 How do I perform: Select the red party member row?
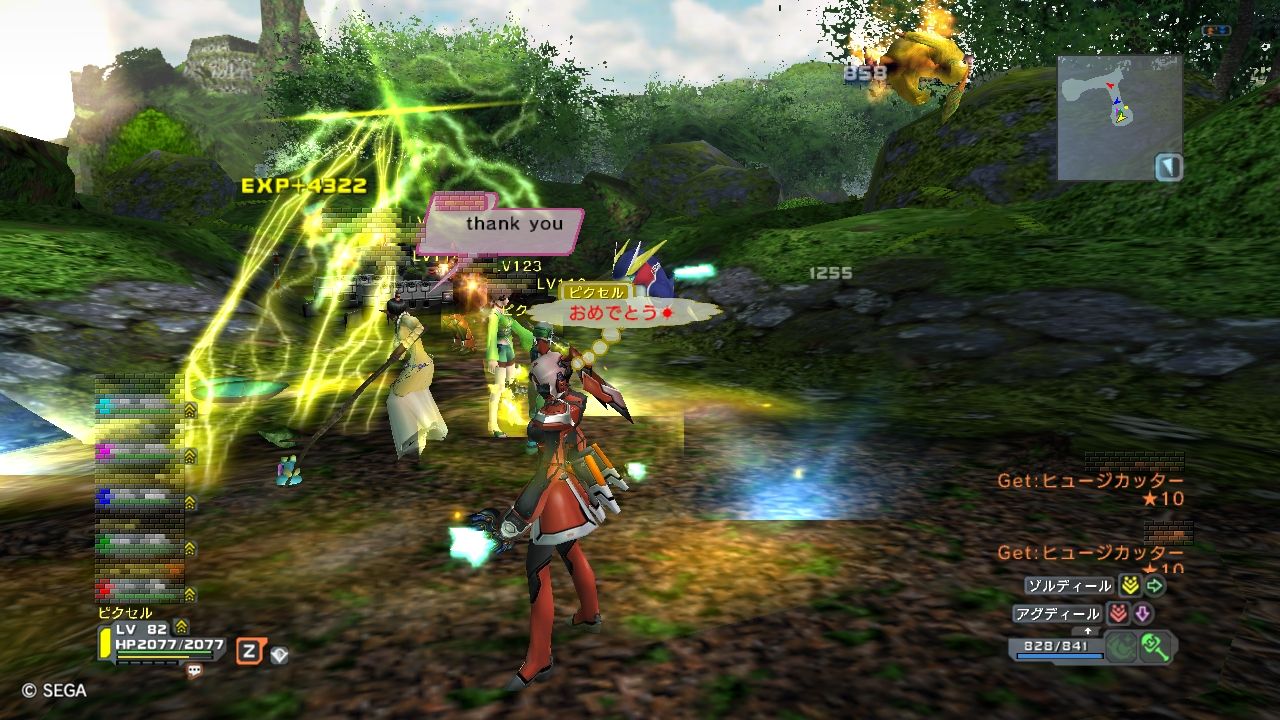[140, 587]
